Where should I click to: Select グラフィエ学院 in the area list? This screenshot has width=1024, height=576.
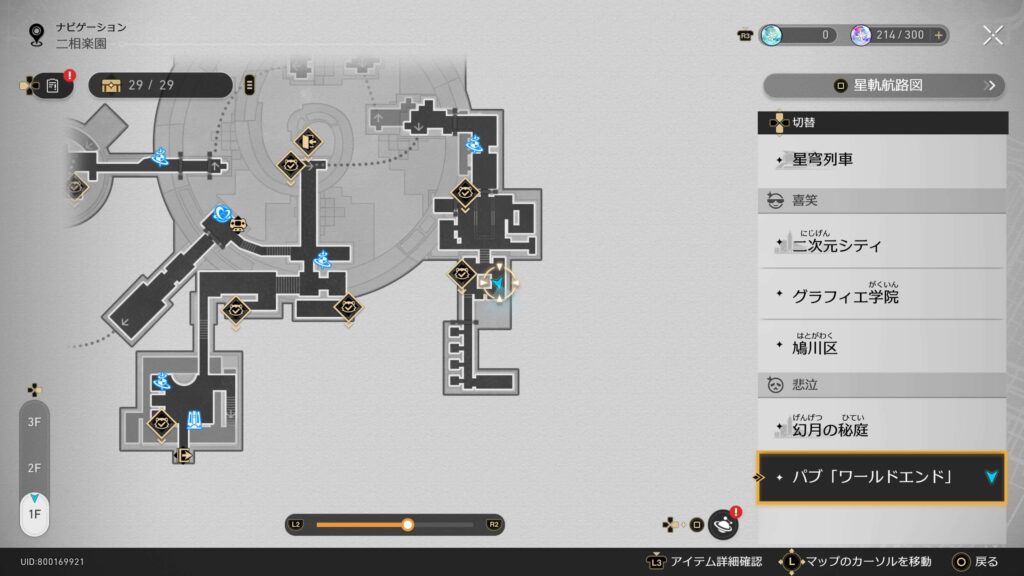(880, 296)
